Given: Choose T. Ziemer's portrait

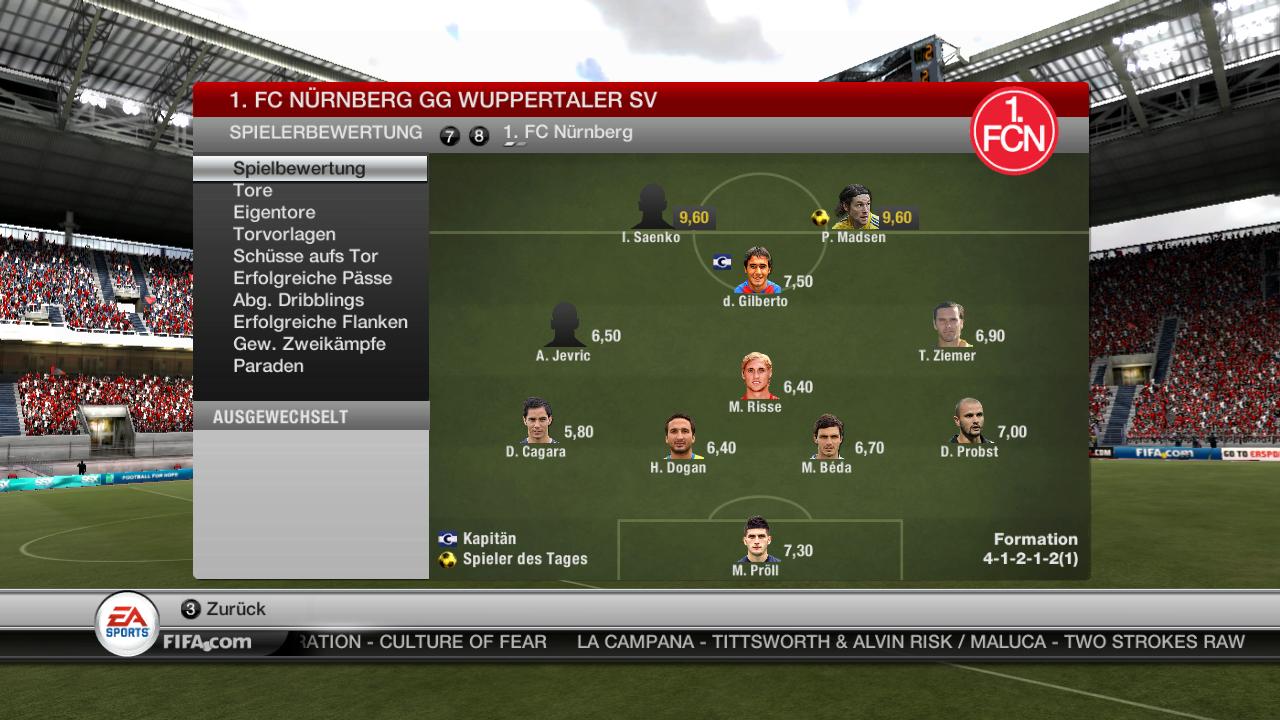Looking at the screenshot, I should click(949, 325).
